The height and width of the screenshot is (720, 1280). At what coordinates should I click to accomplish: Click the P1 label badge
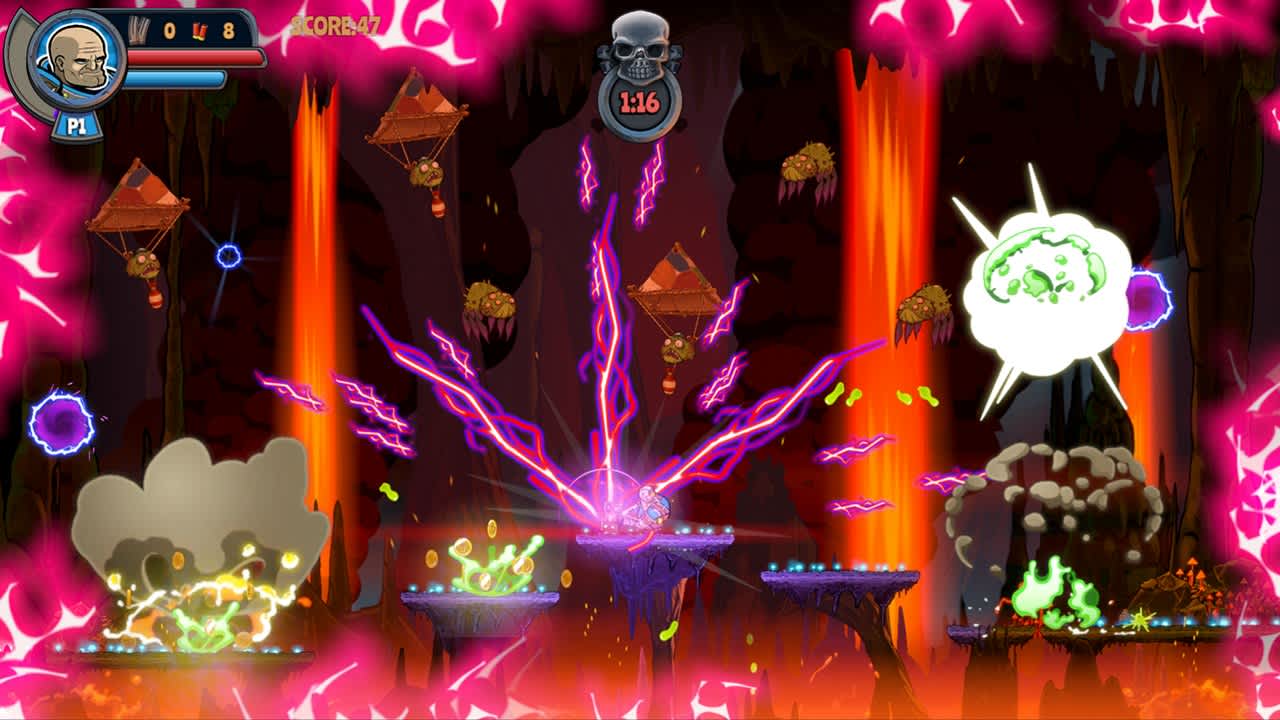76,123
